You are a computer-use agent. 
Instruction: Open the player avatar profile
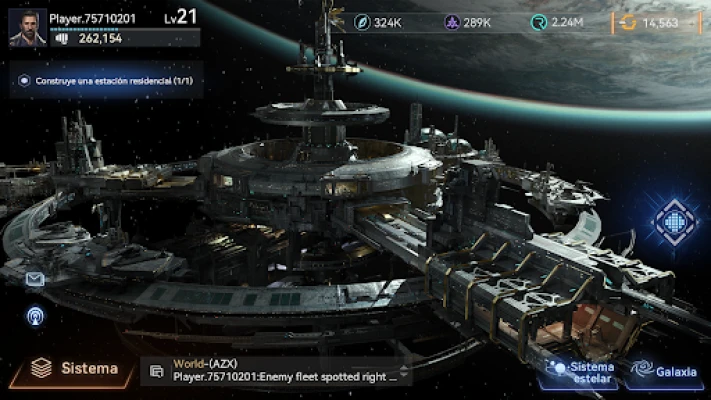(27, 28)
